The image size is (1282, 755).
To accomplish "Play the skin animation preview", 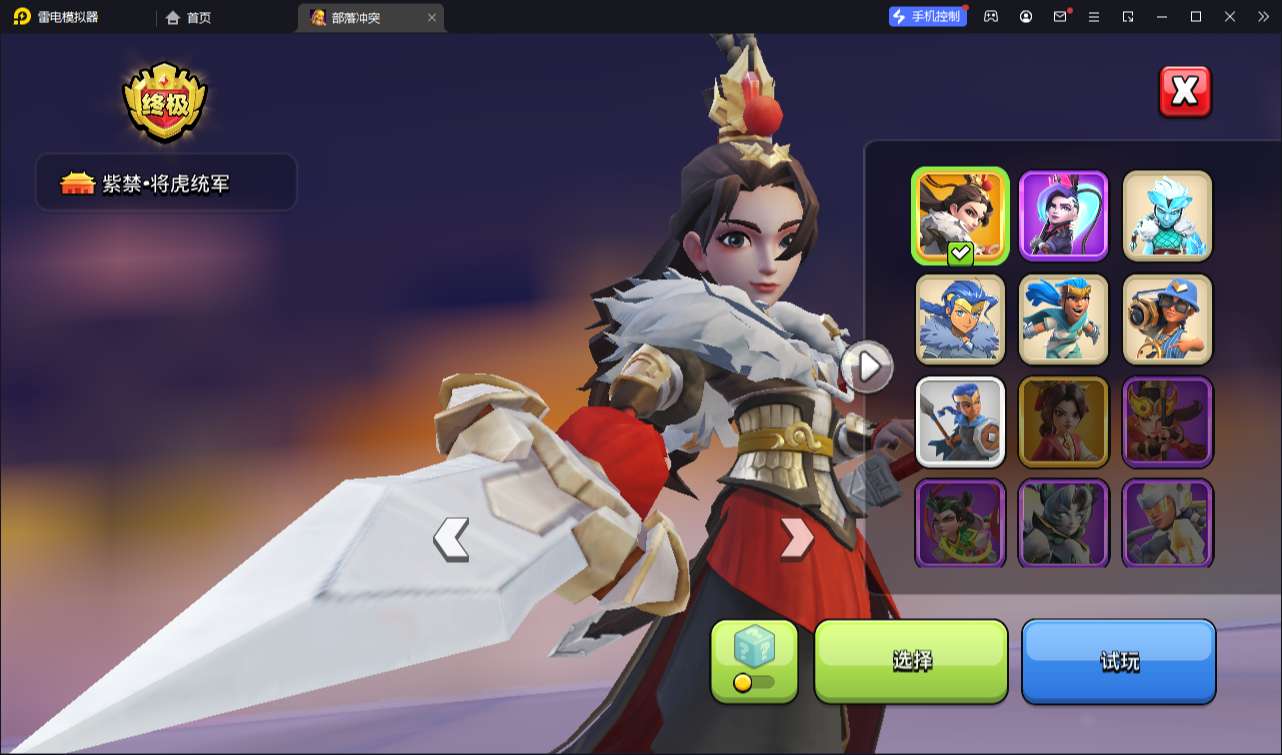I will [866, 367].
